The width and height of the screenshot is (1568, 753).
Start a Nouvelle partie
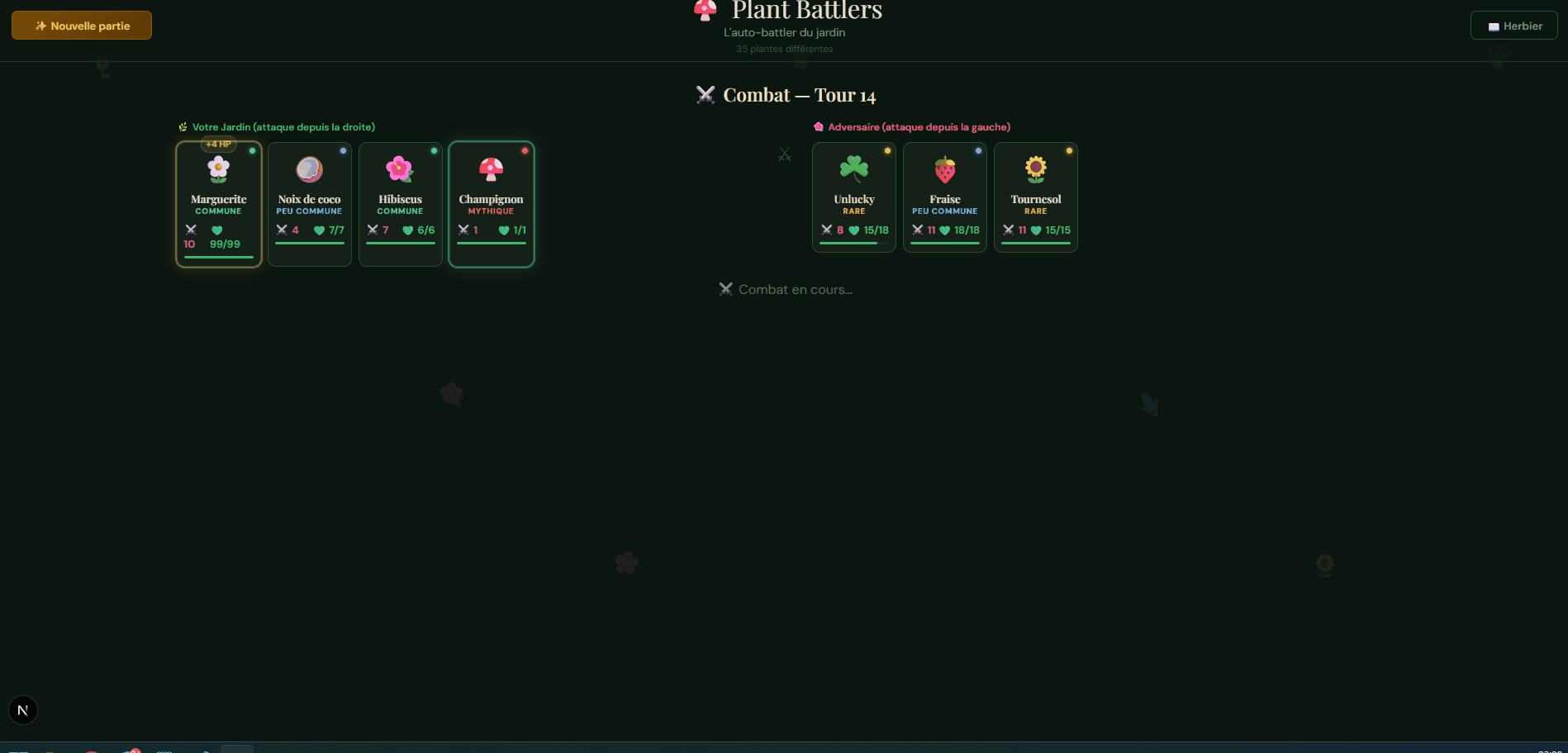tap(81, 25)
